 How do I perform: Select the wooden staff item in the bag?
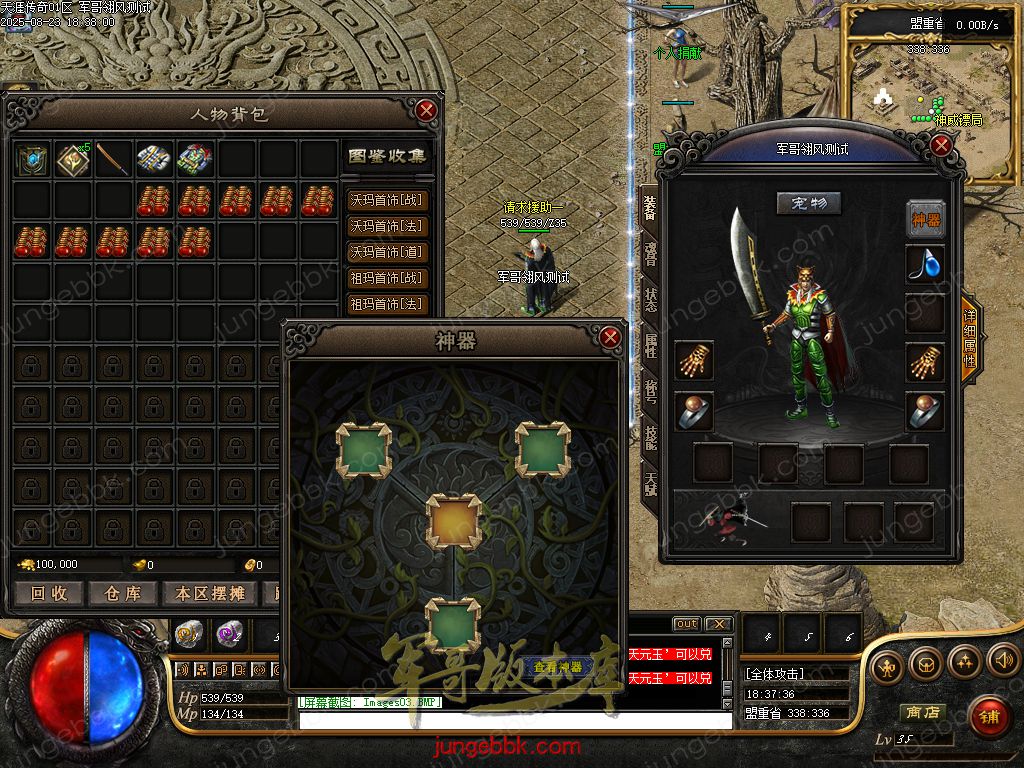tap(114, 160)
